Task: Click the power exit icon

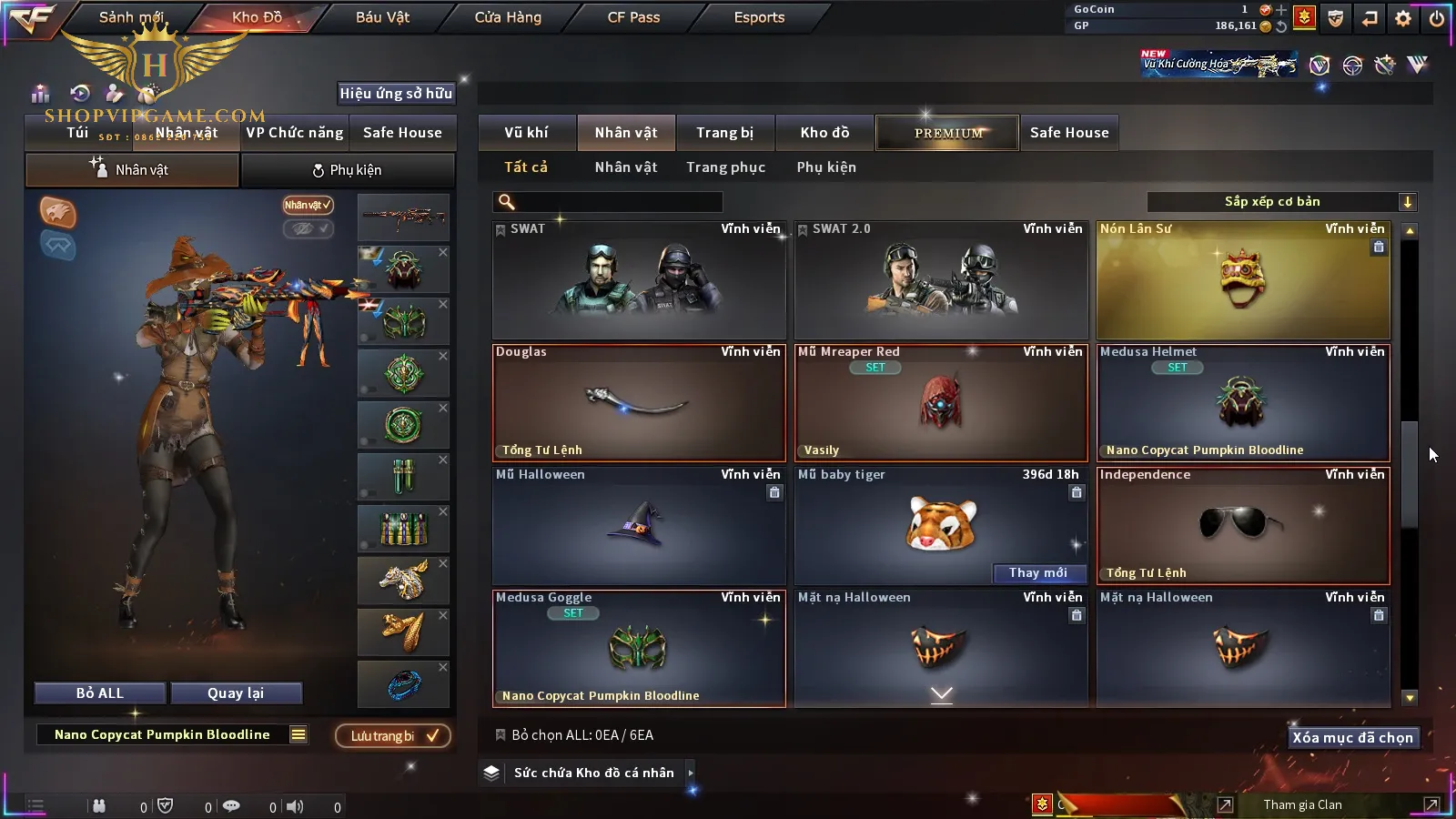Action: point(1437,18)
